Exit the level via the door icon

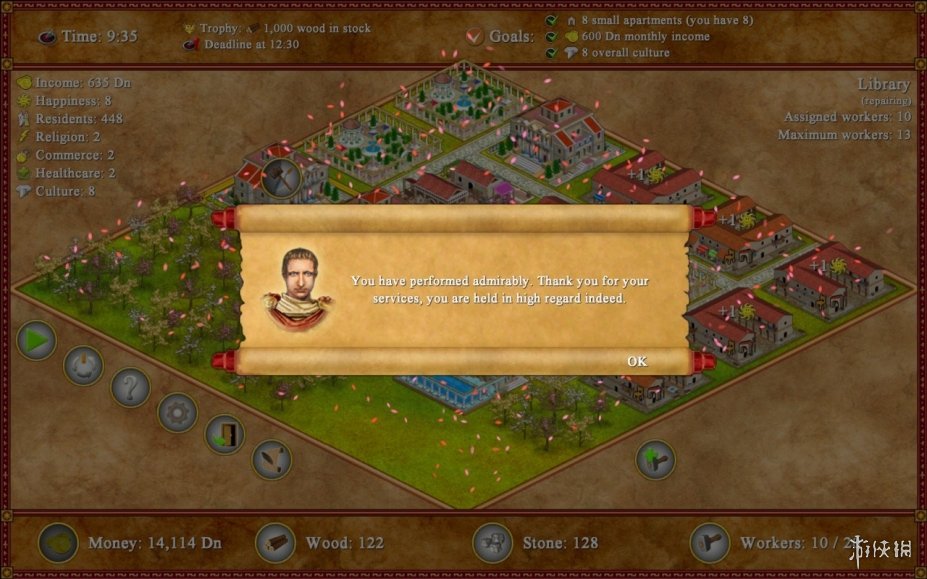pyautogui.click(x=225, y=435)
